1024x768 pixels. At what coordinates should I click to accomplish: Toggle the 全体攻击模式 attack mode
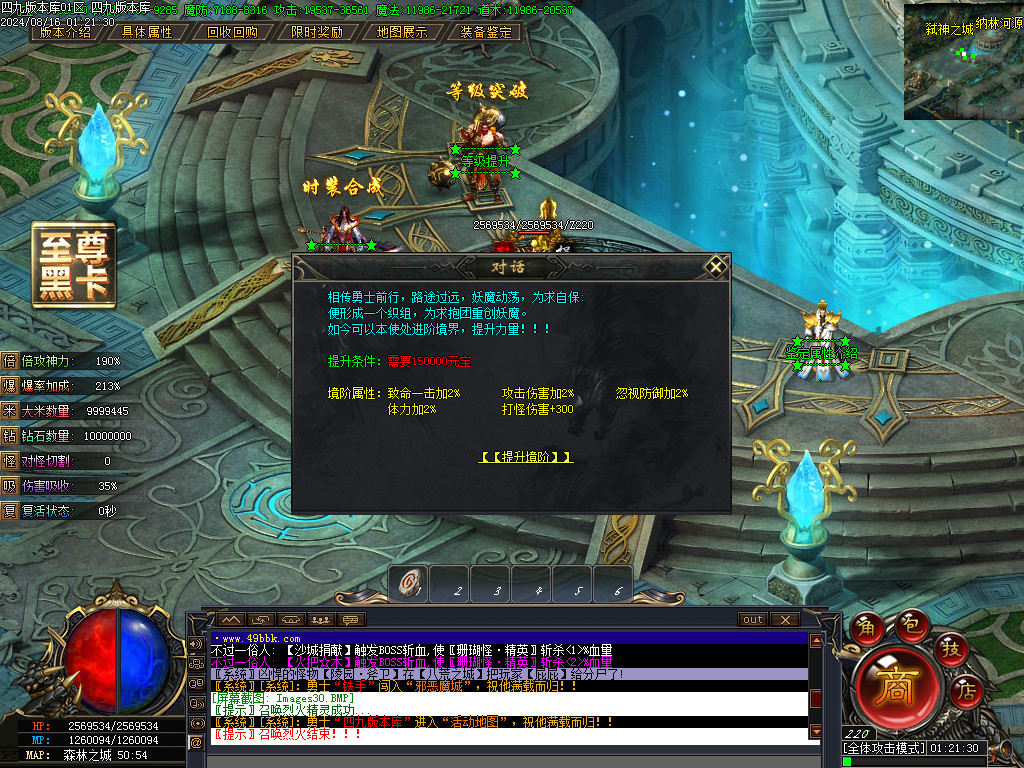pyautogui.click(x=884, y=748)
